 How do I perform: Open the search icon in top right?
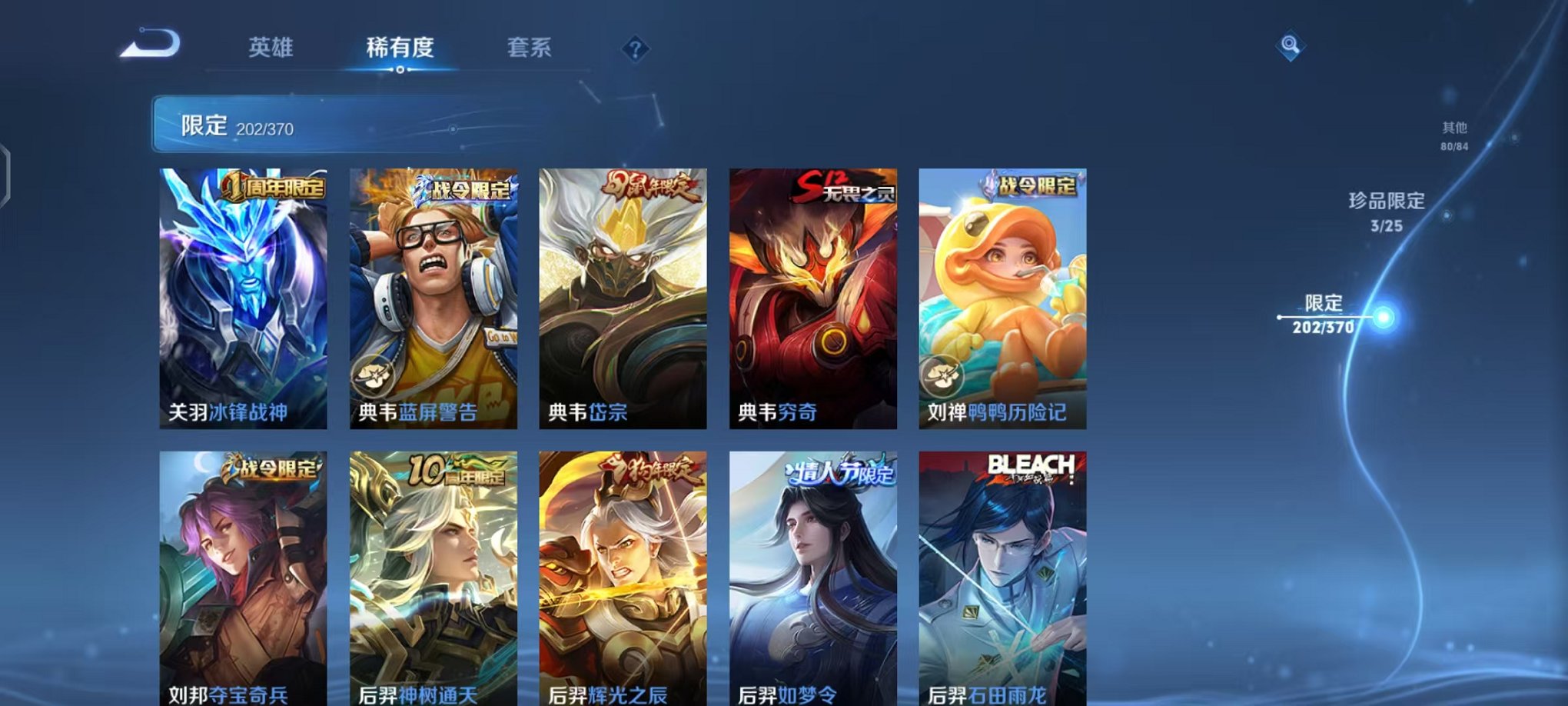(1291, 48)
